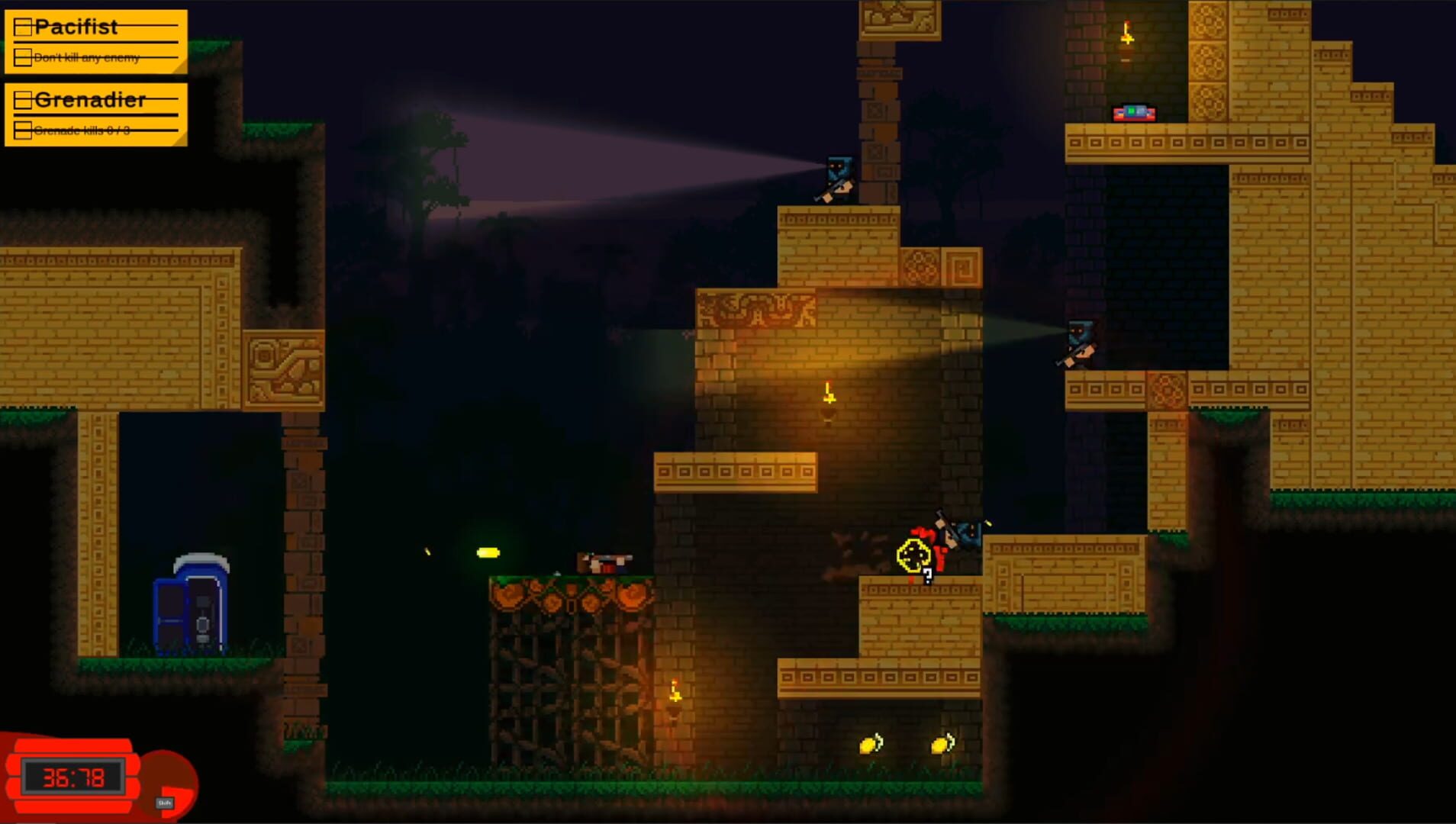Select the Pacifist challenge checkbox
This screenshot has height=824, width=1456.
tap(23, 27)
